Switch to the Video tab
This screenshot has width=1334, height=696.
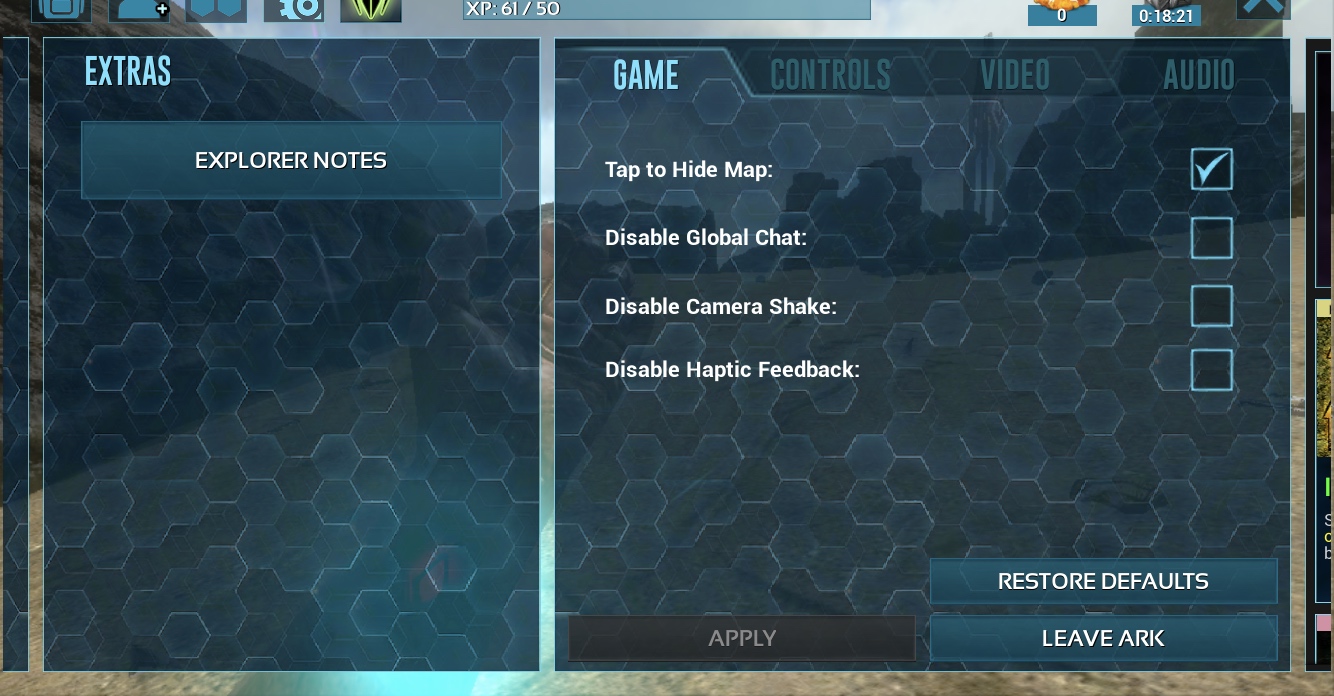tap(1014, 75)
